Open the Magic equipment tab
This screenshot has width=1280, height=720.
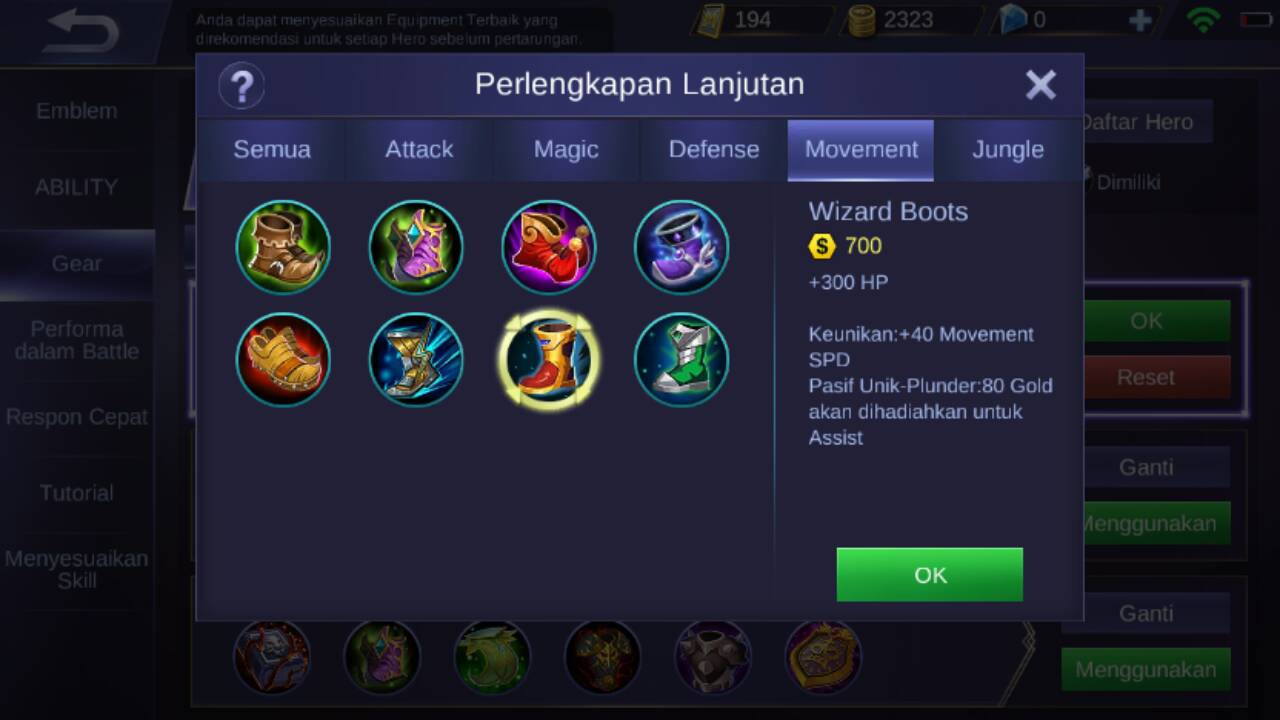(566, 150)
